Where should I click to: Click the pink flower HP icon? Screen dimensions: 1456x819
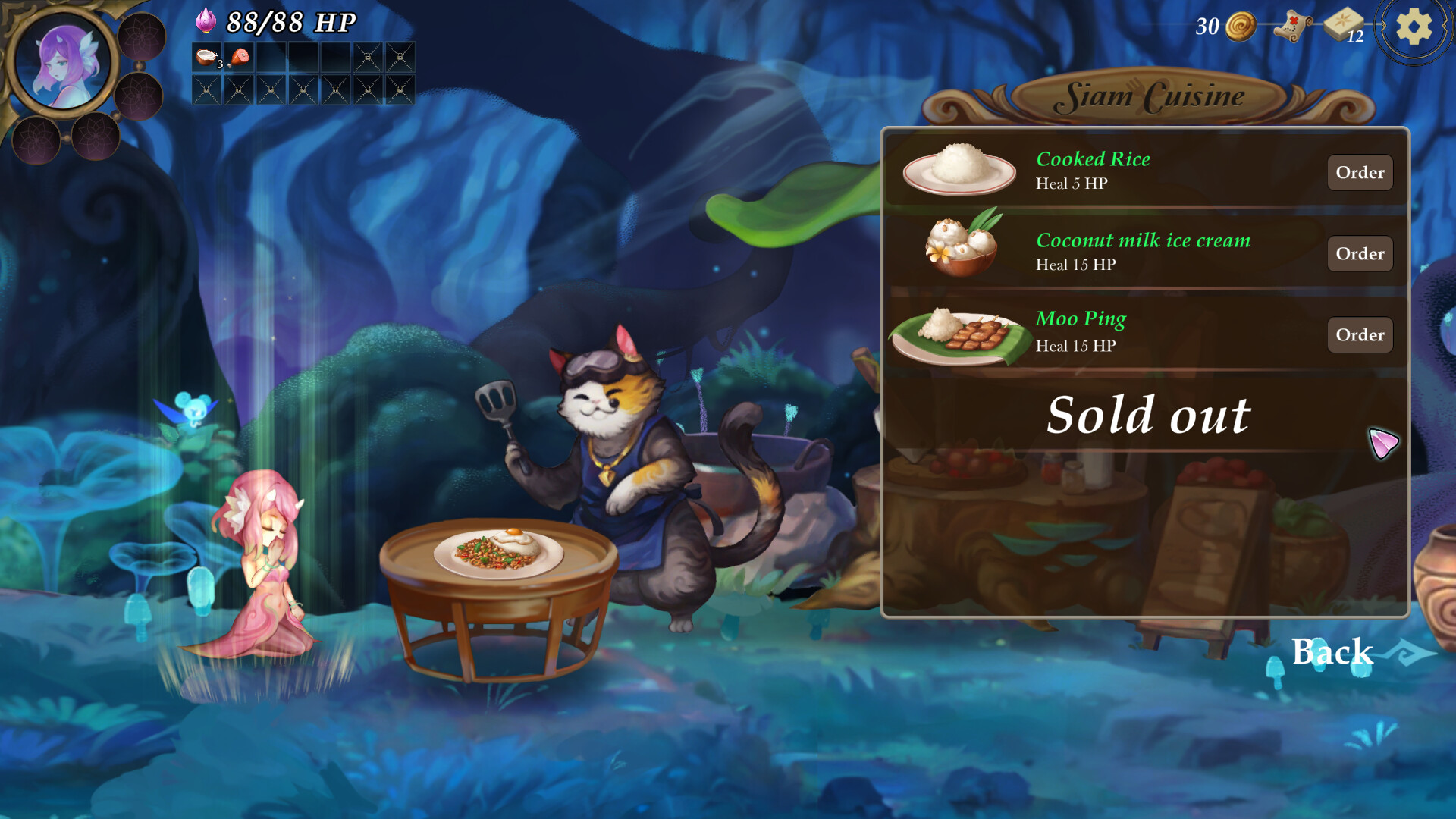pyautogui.click(x=206, y=19)
